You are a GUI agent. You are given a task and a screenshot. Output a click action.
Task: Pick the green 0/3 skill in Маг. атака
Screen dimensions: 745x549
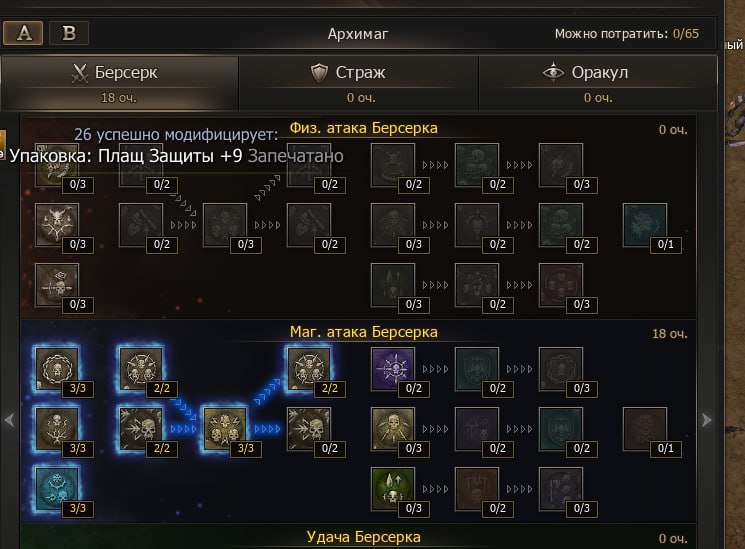click(x=393, y=489)
